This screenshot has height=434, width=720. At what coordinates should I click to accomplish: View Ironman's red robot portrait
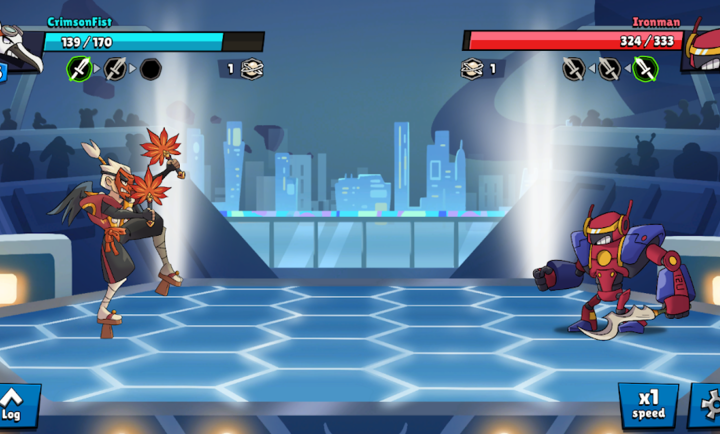tap(701, 45)
